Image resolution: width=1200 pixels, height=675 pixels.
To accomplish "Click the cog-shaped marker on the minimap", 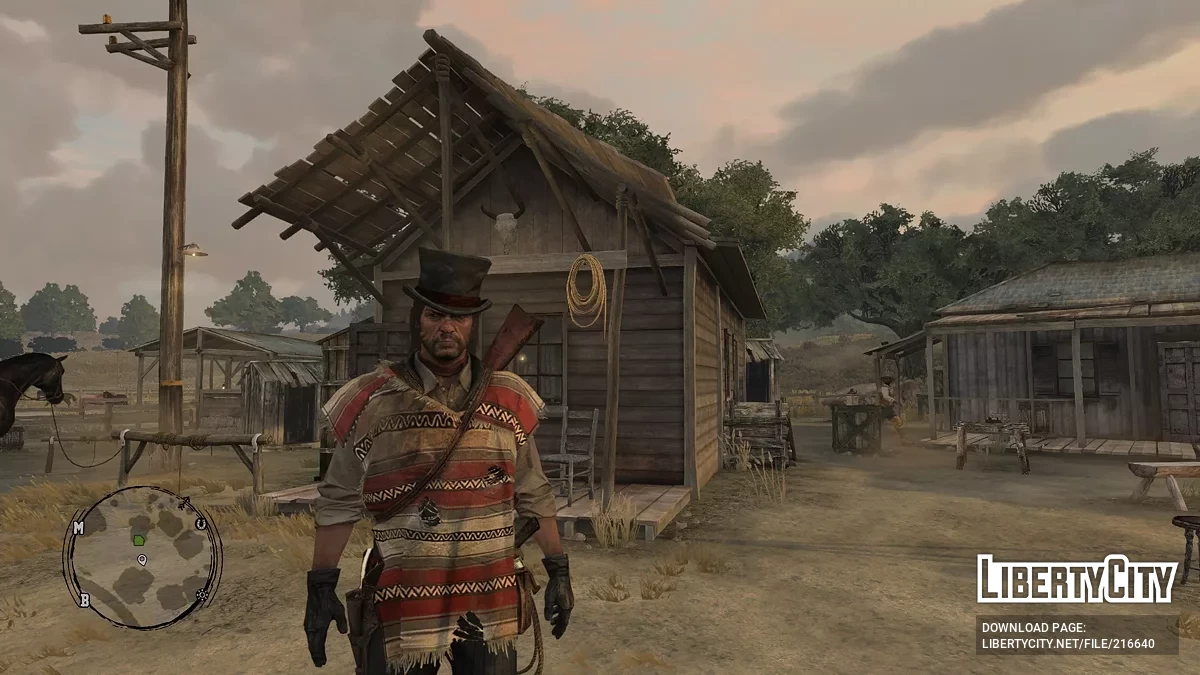I will click(x=203, y=594).
